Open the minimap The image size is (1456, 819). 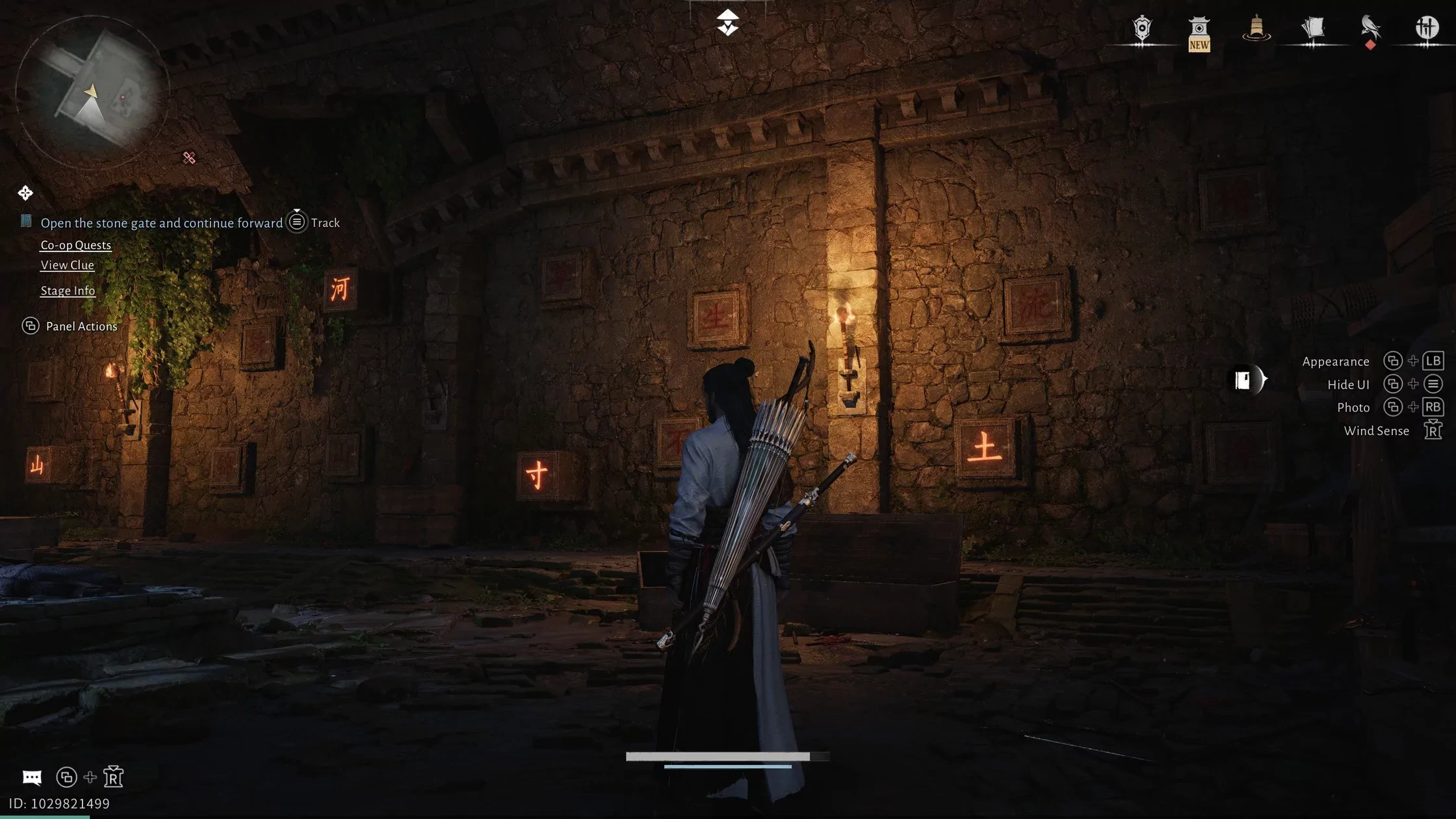pos(92,92)
